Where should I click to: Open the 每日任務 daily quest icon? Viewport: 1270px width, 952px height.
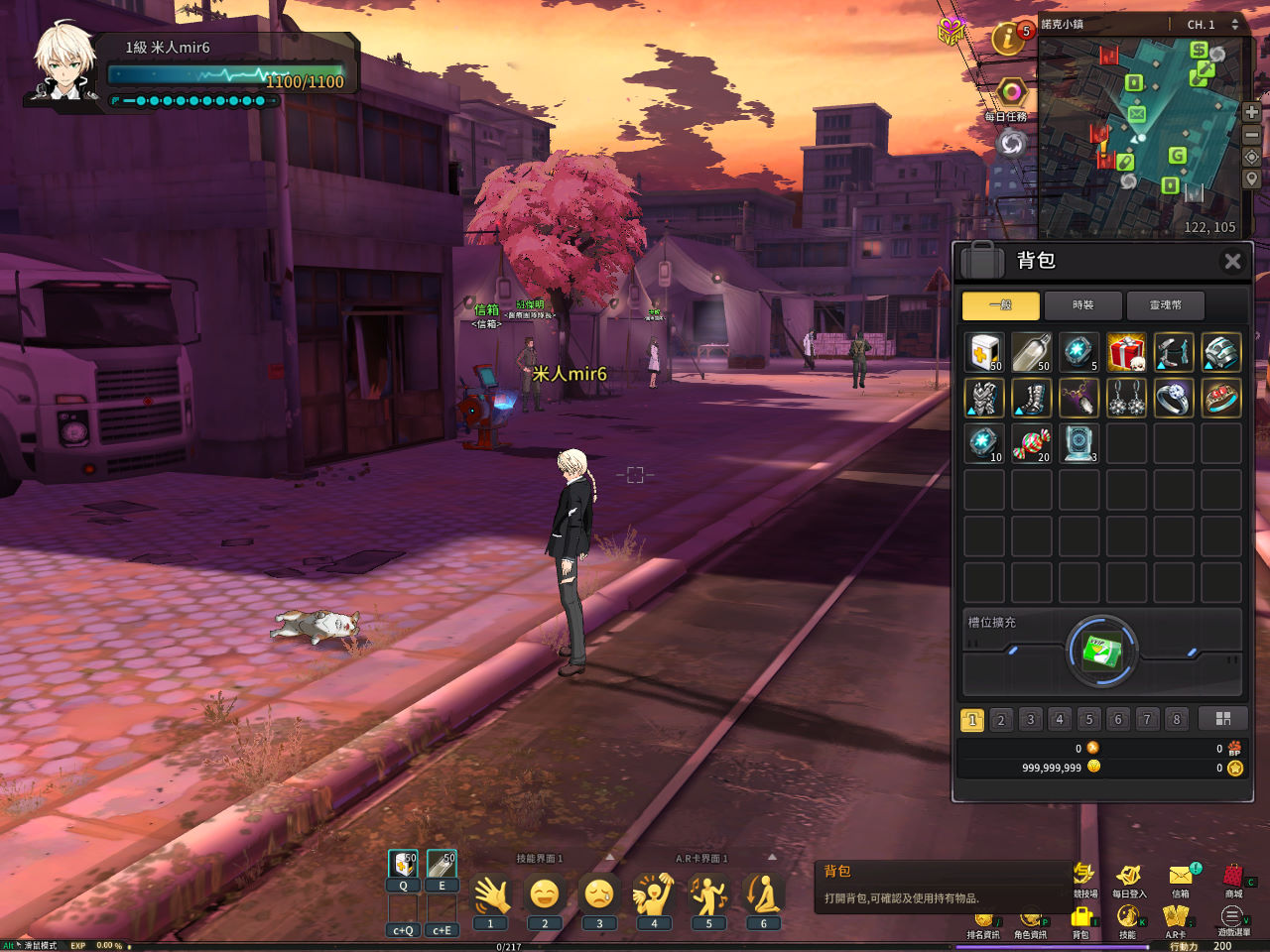pos(1010,95)
